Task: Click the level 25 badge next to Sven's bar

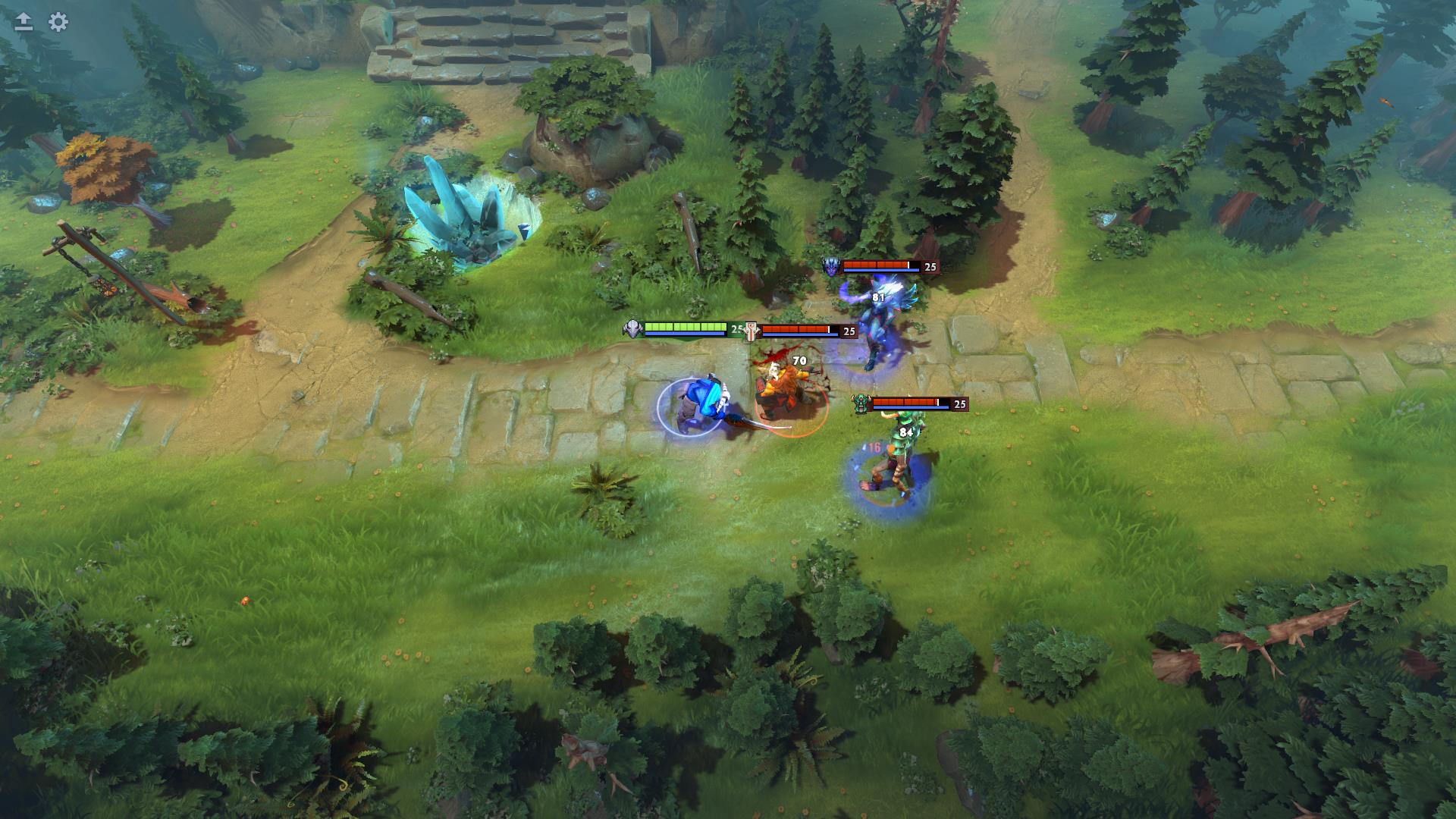Action: (737, 328)
